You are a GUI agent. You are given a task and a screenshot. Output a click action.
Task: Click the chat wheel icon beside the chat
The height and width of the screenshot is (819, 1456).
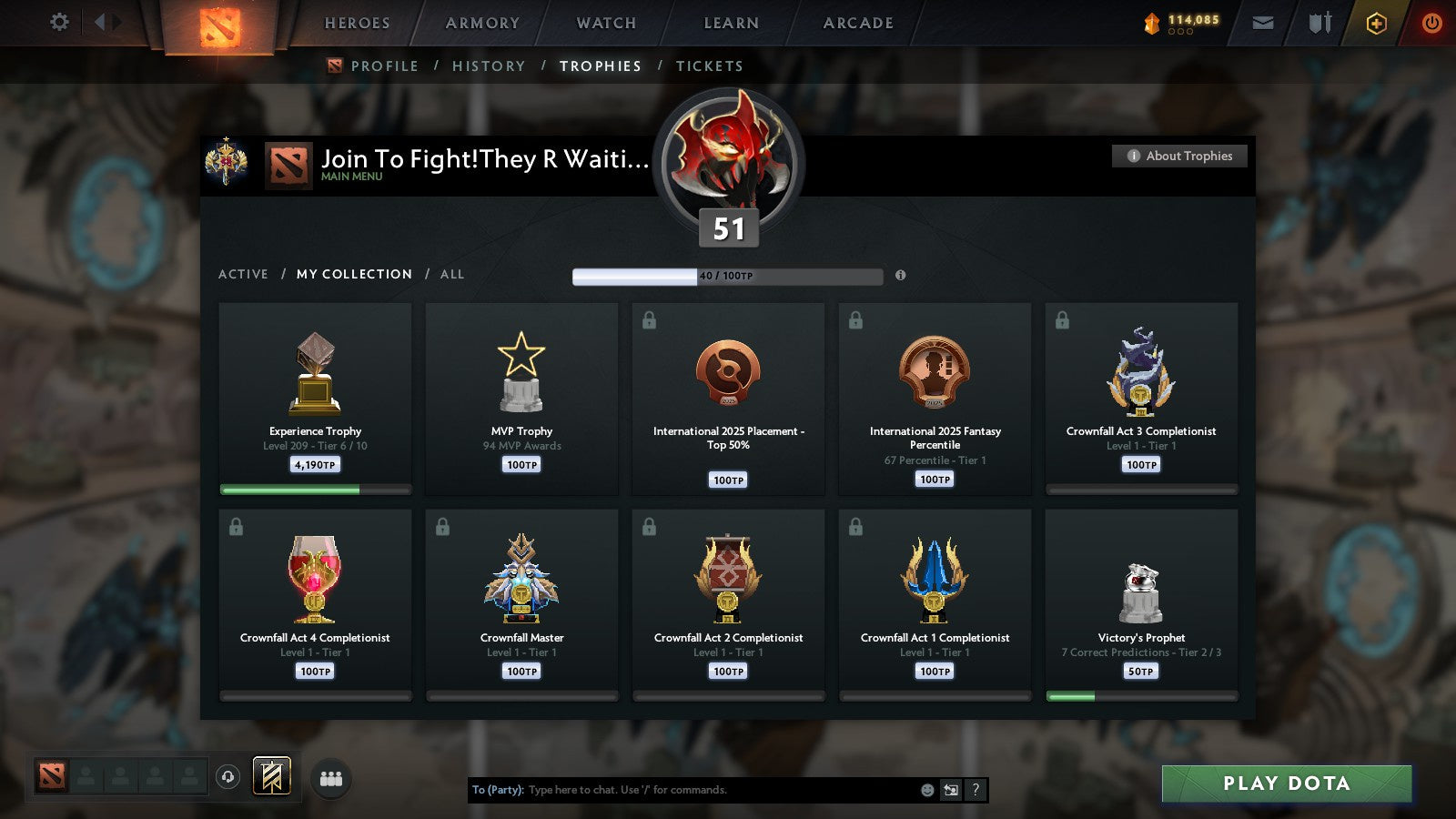[x=949, y=790]
